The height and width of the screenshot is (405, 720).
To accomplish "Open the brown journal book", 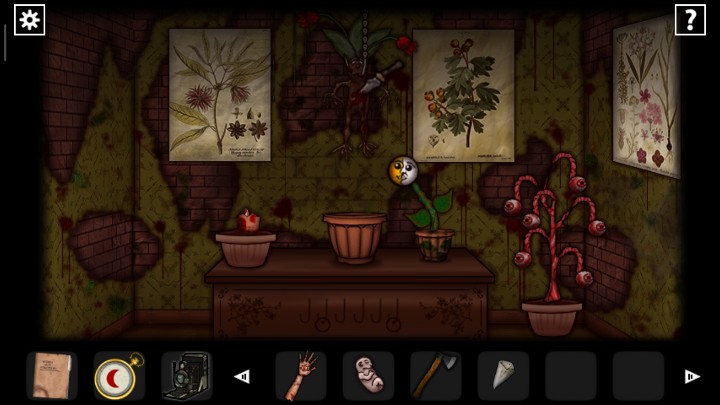I will pos(51,376).
